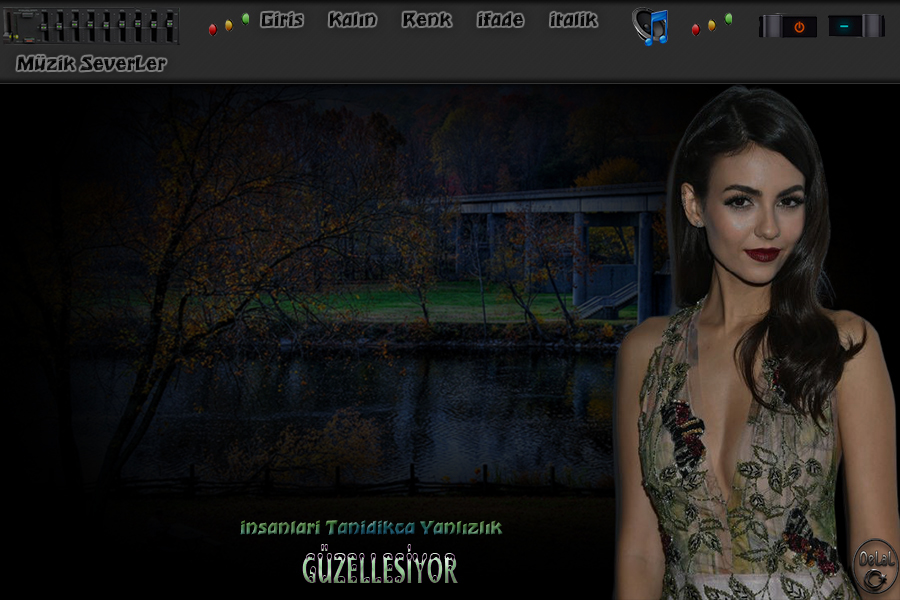900x600 pixels.
Task: Click the cyan minimize button
Action: pyautogui.click(x=845, y=27)
